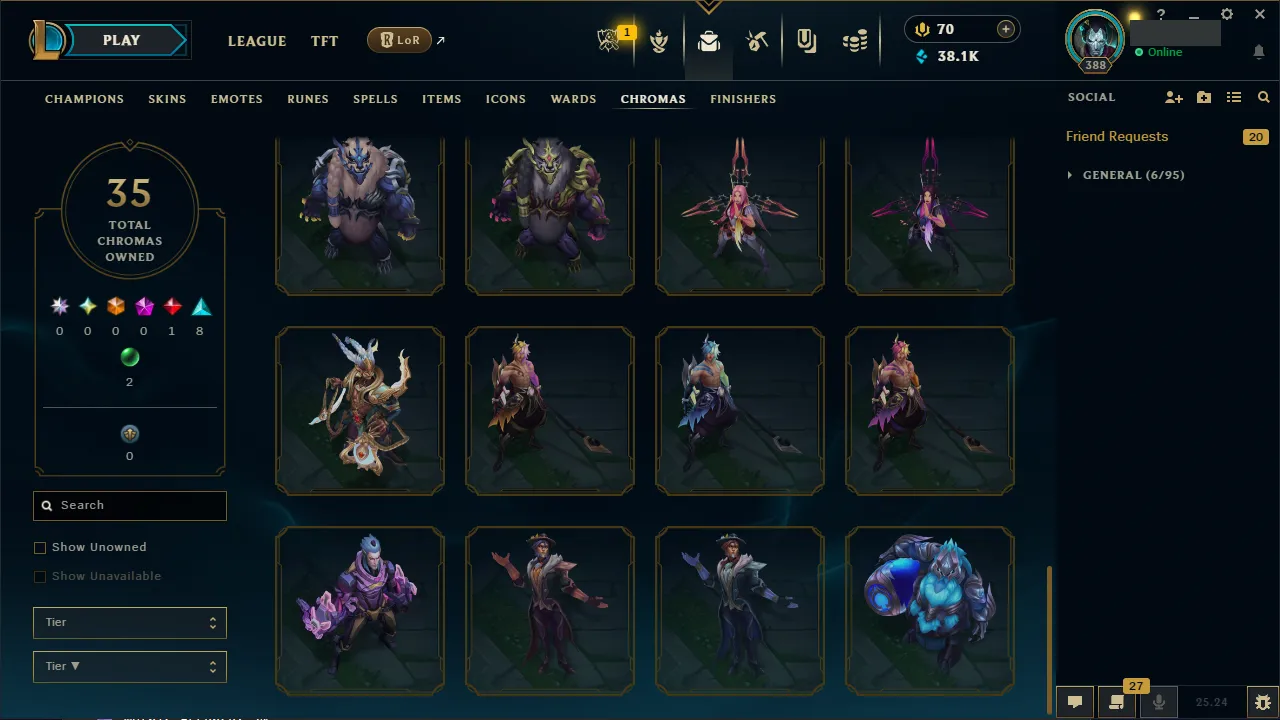Open the Loot crafting page
Image resolution: width=1280 pixels, height=720 pixels.
coord(757,40)
